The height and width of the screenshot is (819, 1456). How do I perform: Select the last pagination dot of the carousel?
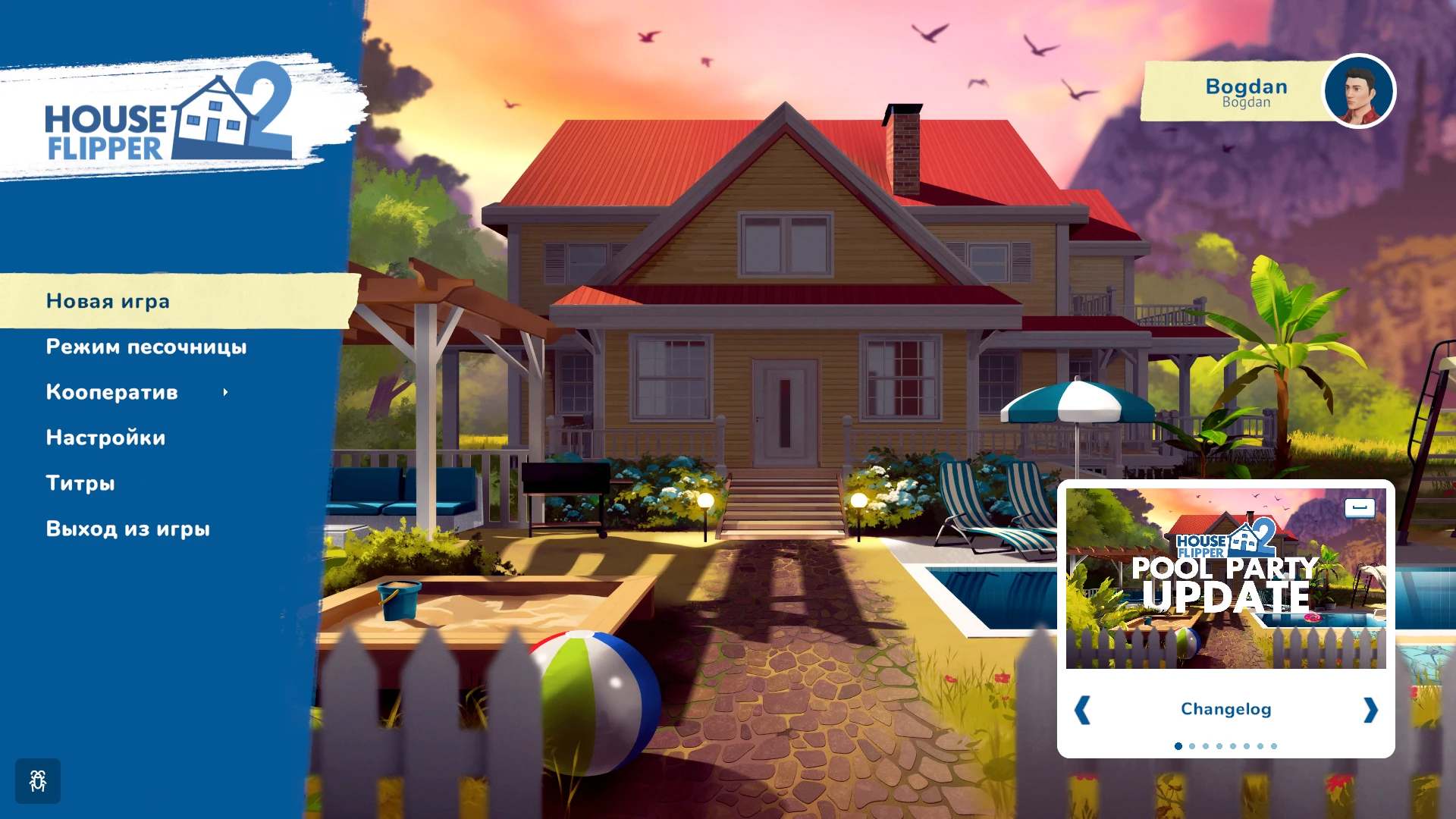point(1272,745)
